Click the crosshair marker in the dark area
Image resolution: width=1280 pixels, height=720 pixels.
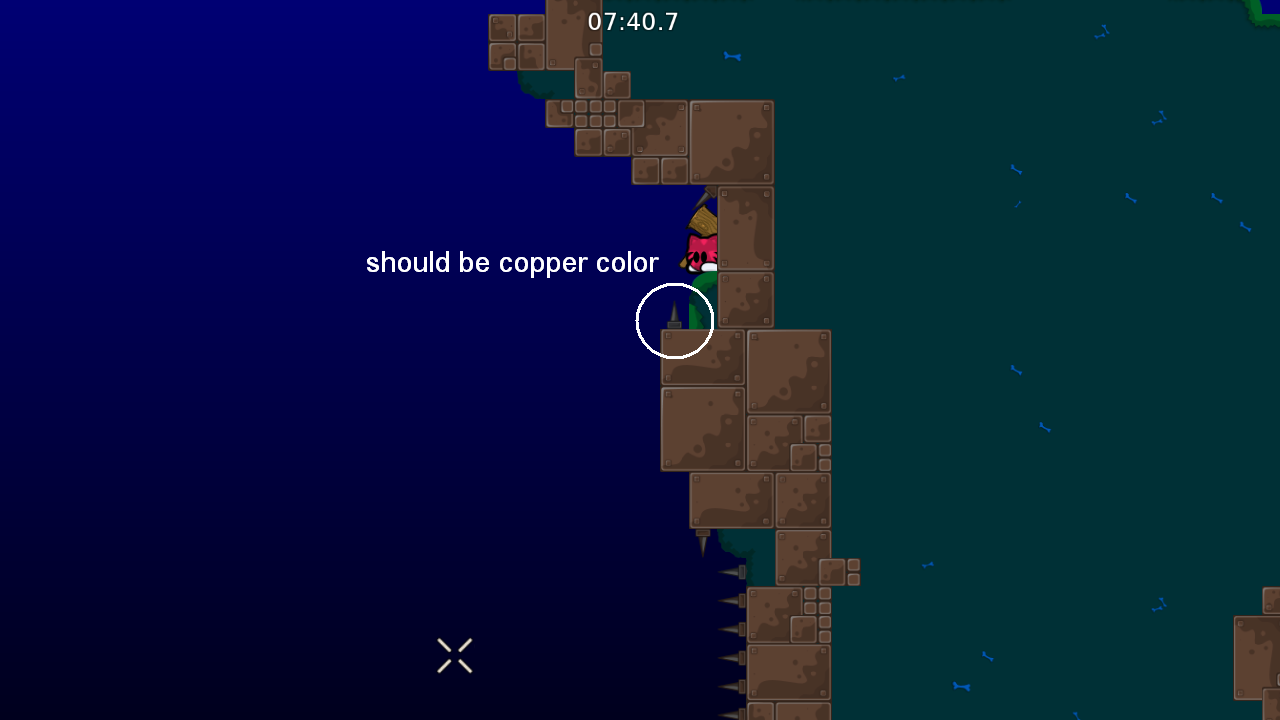coord(455,655)
